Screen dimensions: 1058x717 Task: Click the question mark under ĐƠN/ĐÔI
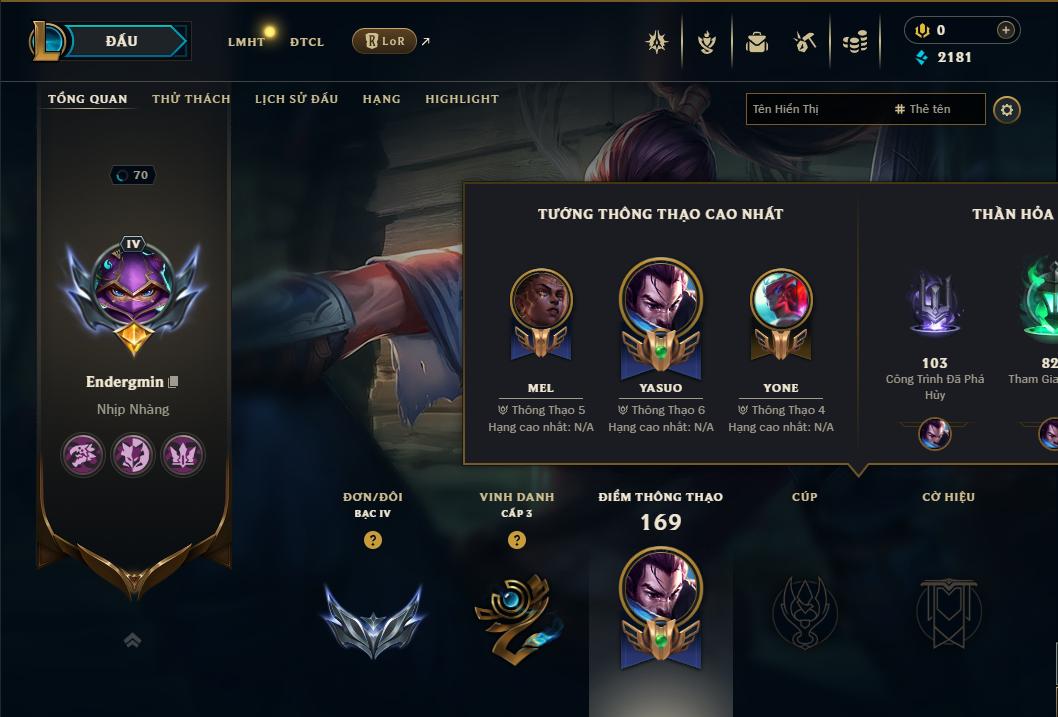[373, 541]
